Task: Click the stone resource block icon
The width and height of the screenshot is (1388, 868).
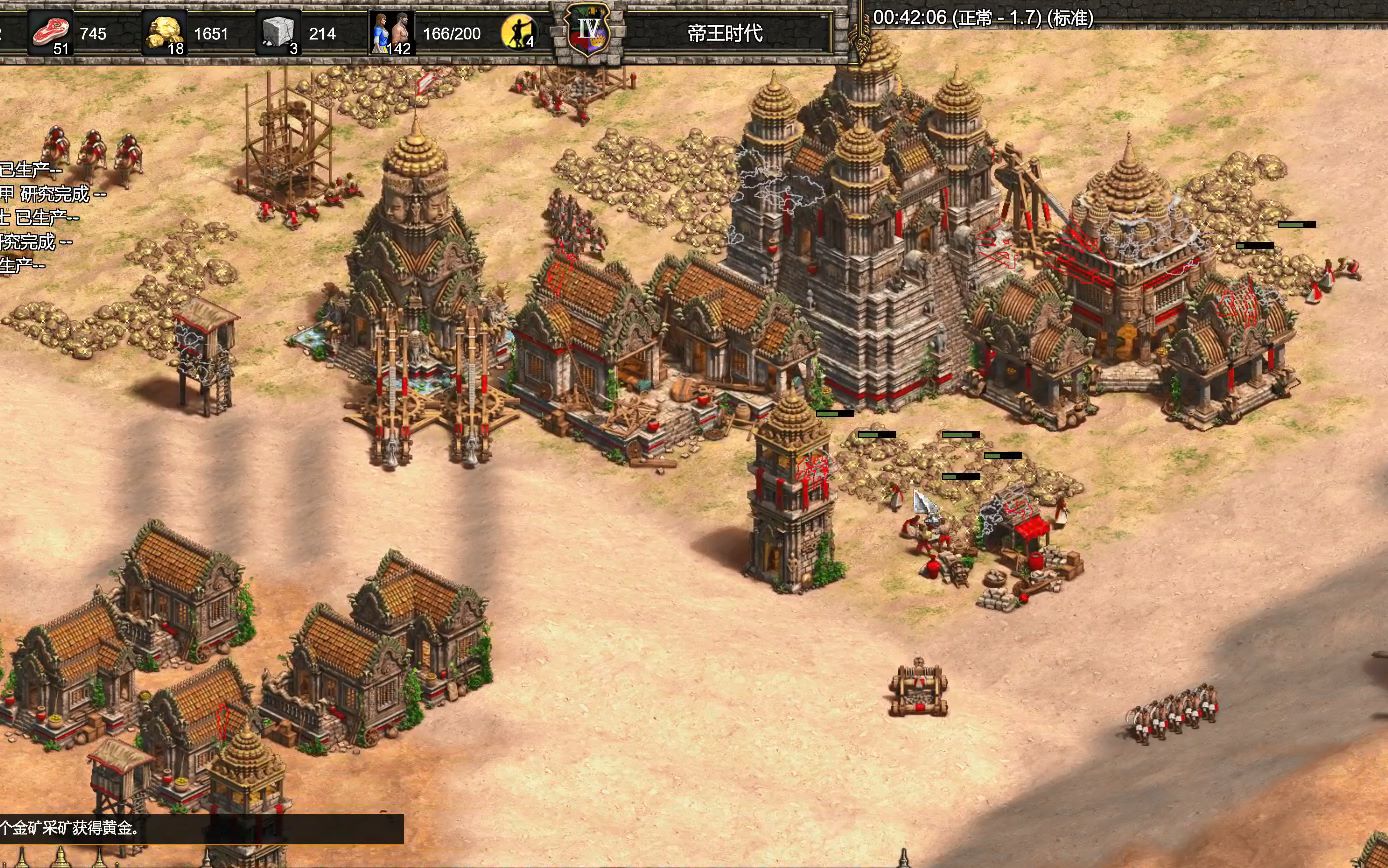Action: (x=279, y=32)
